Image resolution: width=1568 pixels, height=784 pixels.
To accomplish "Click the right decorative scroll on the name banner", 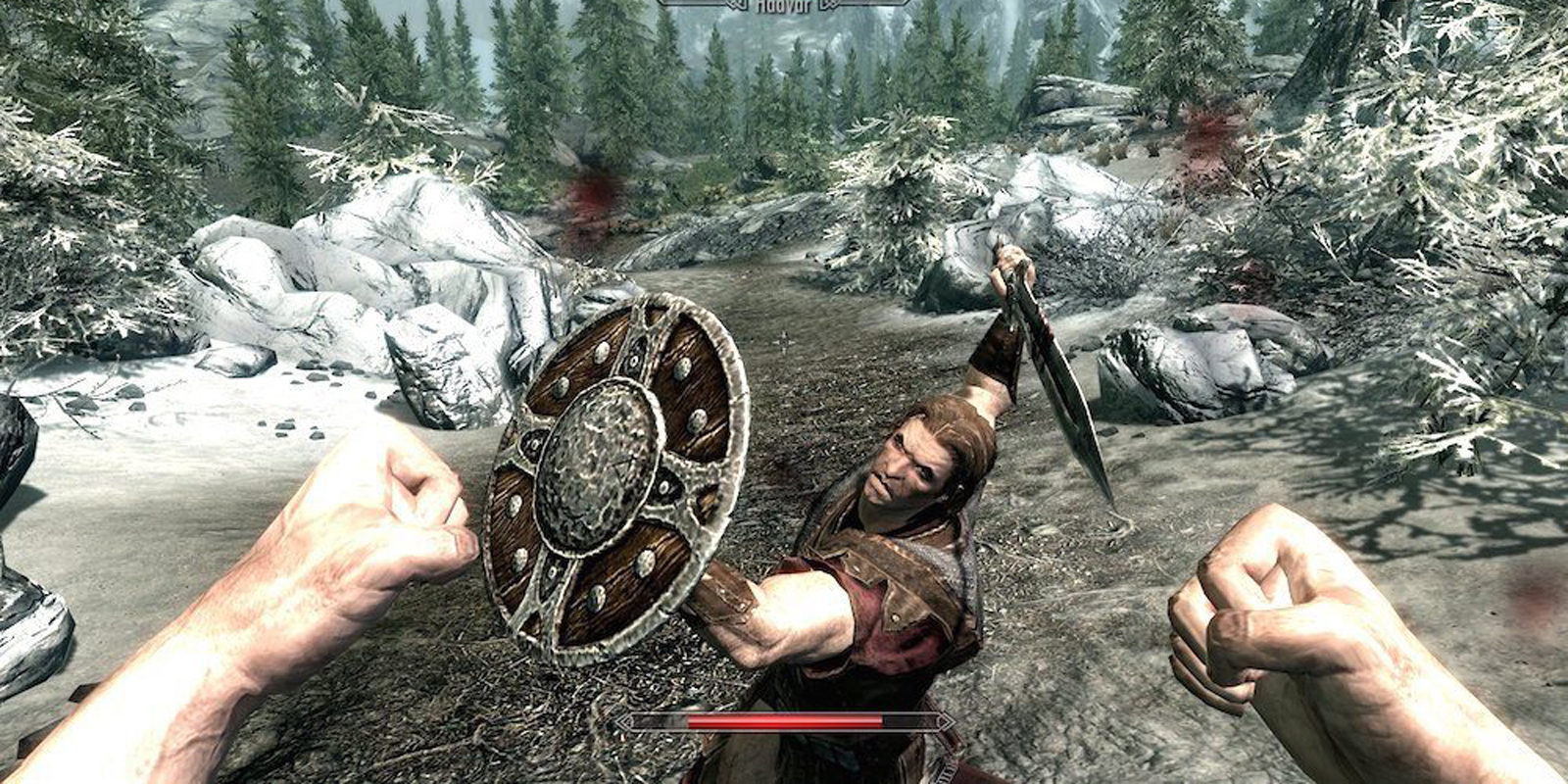I will 828,7.
